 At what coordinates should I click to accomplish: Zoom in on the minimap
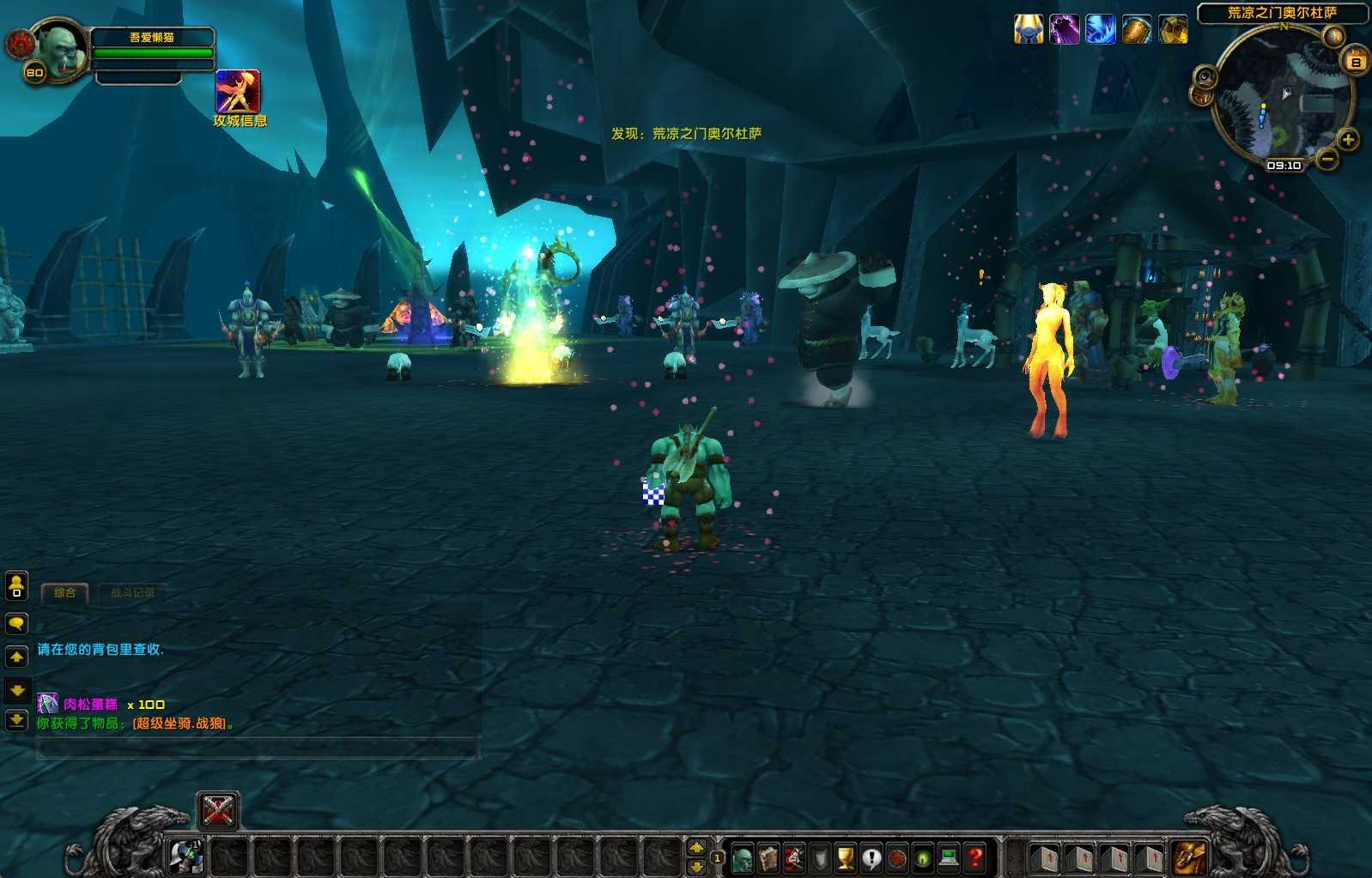coord(1349,140)
